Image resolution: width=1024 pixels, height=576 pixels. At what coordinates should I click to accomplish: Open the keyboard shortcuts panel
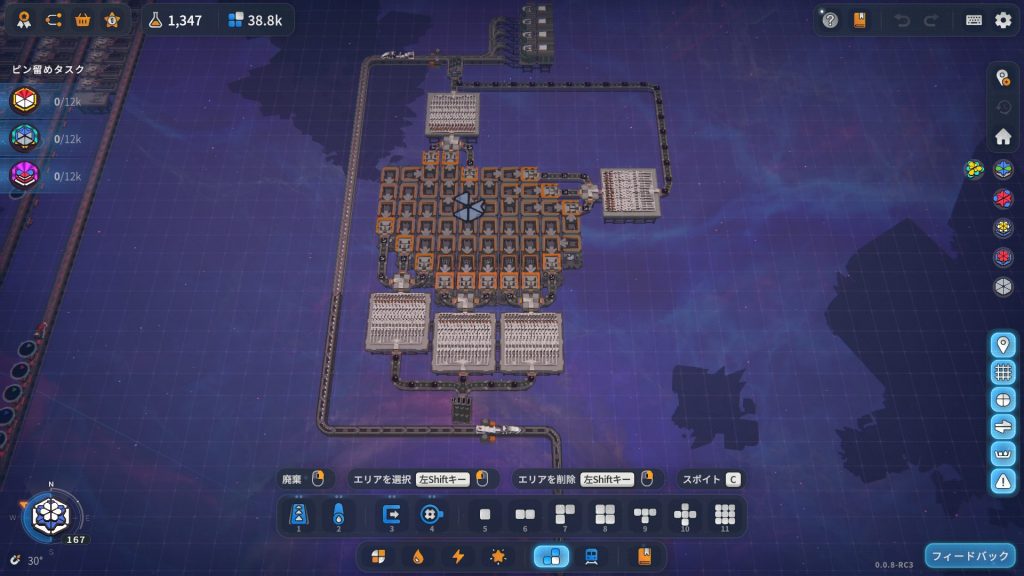point(974,20)
